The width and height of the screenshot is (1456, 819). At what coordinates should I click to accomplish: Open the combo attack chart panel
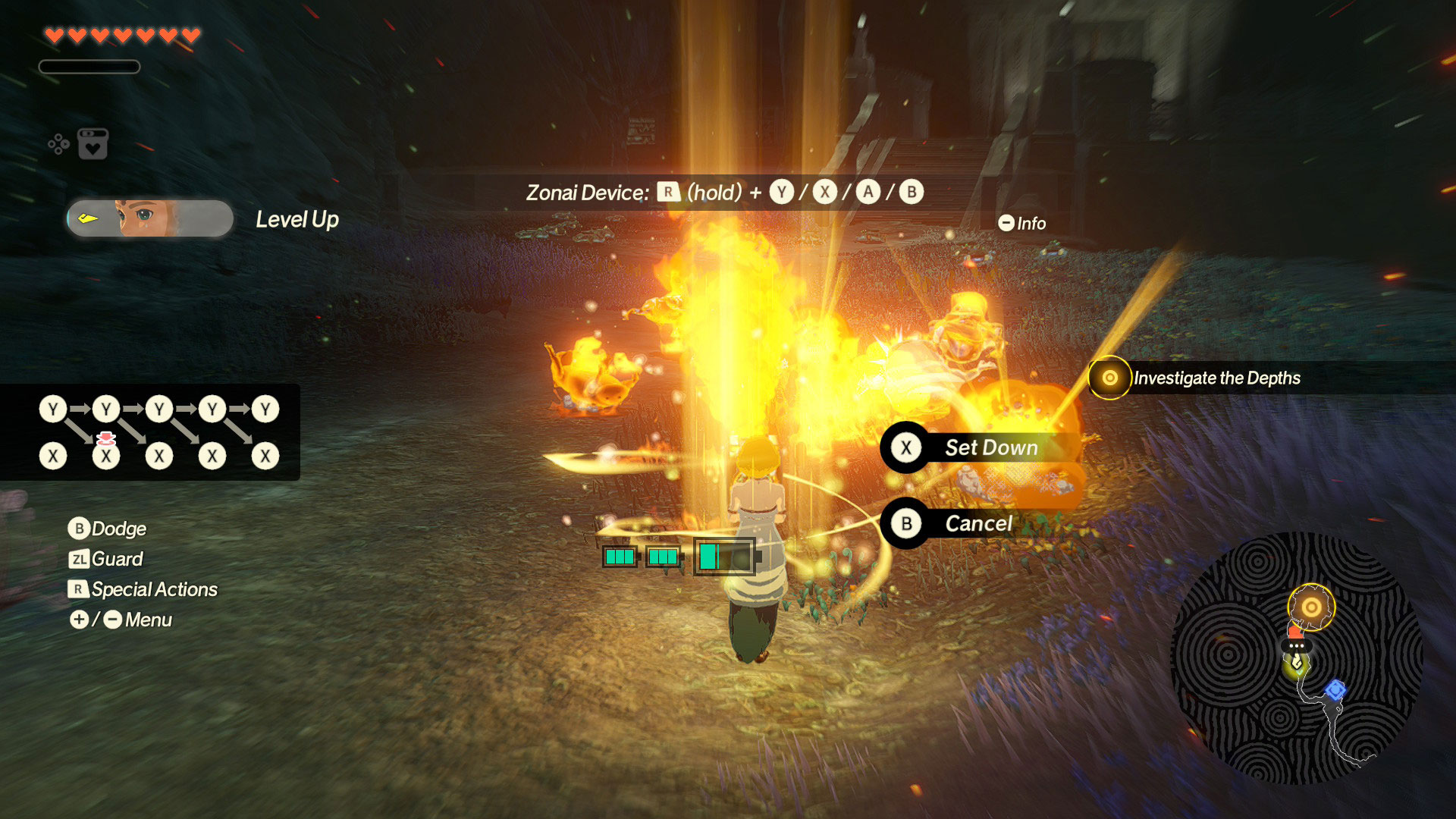coord(152,432)
